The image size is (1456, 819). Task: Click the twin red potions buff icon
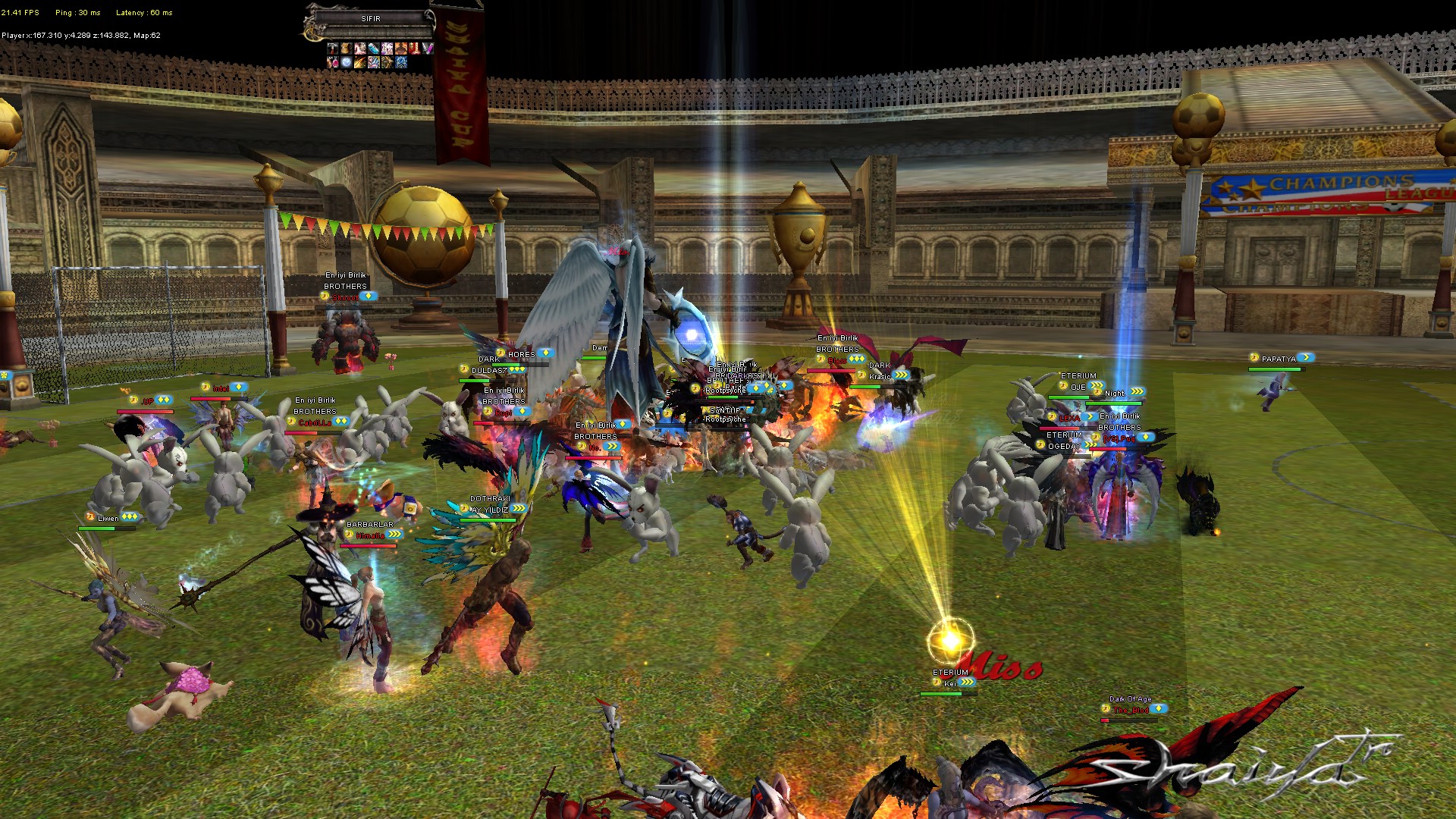pyautogui.click(x=333, y=62)
